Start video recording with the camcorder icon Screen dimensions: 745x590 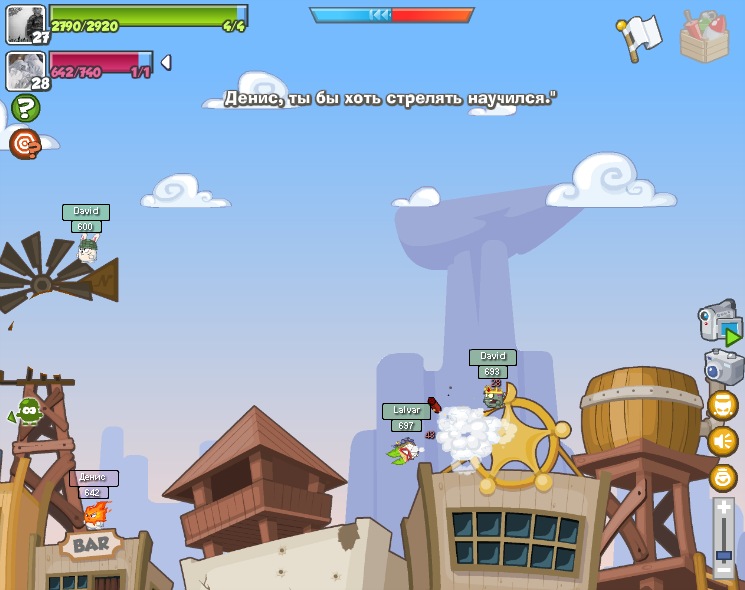point(719,322)
